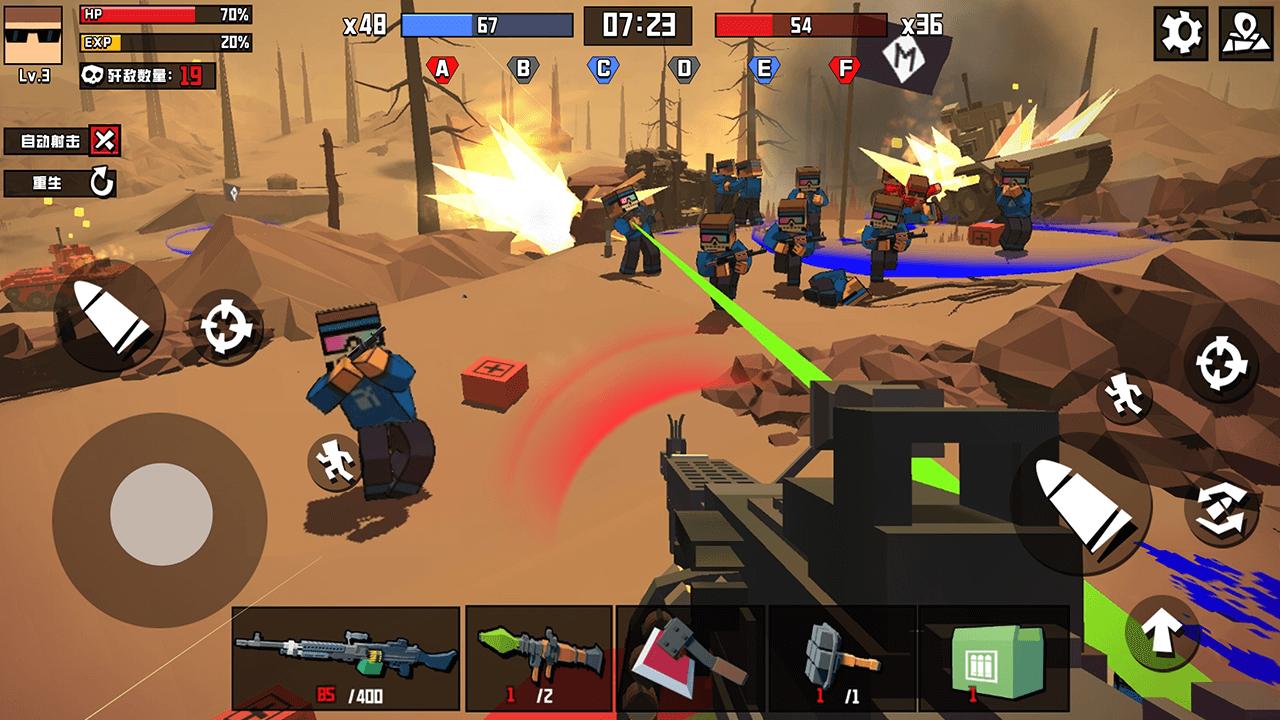Tap the right-side crosshair aim button
This screenshot has width=1280, height=720.
(x=1220, y=365)
